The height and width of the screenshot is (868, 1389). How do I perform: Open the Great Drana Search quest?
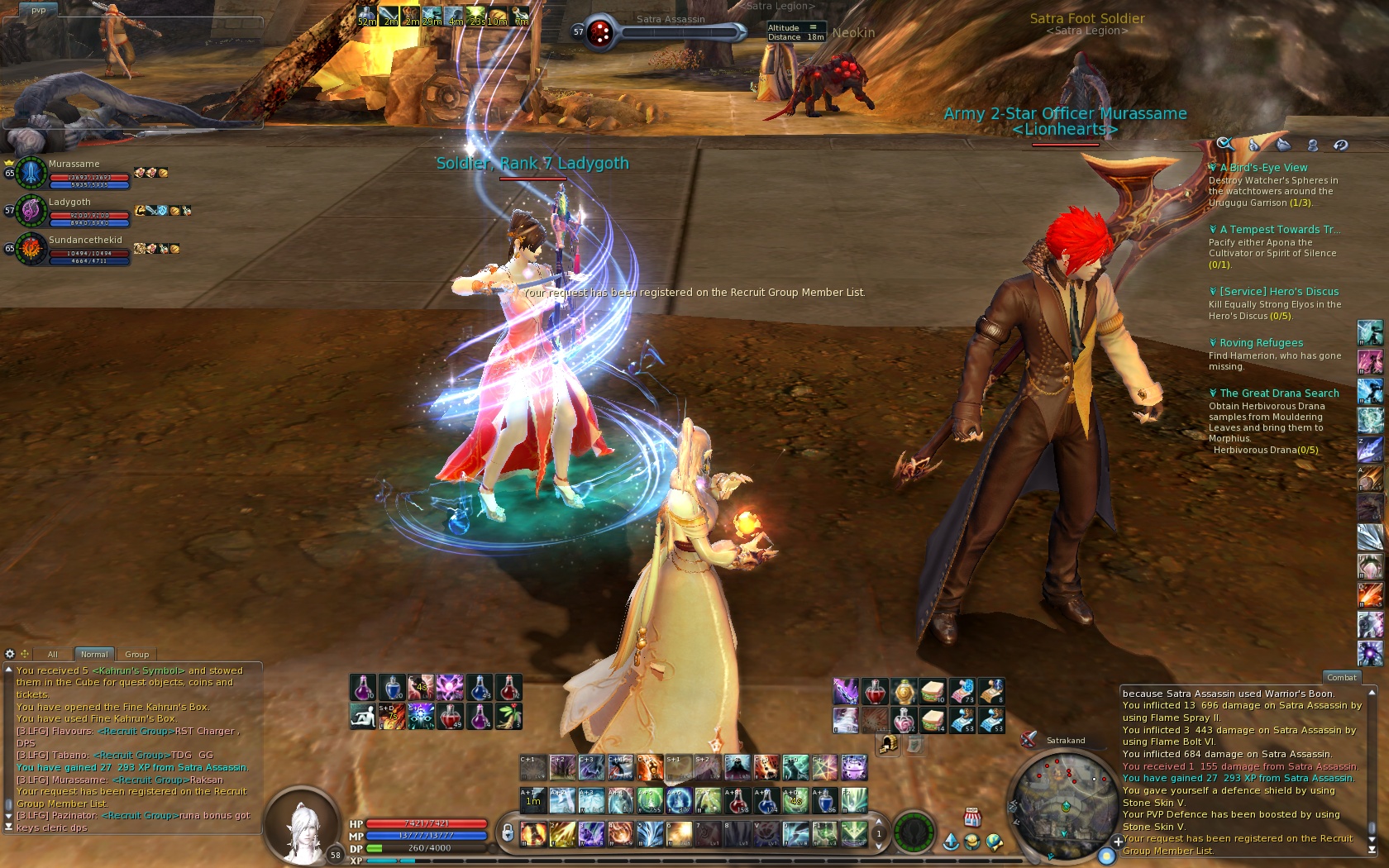(1278, 393)
